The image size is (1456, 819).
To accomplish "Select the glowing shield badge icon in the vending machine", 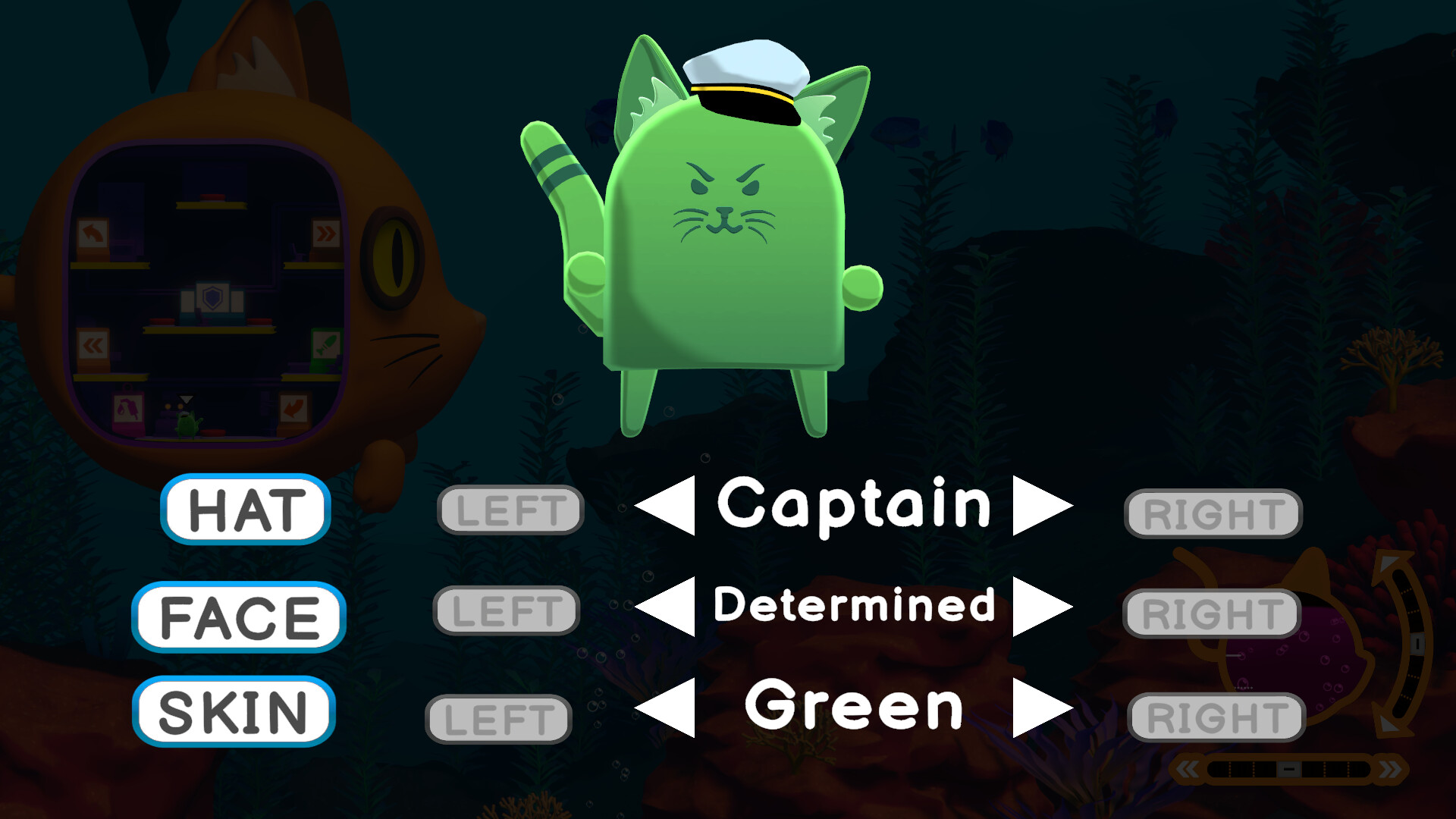I will point(212,299).
